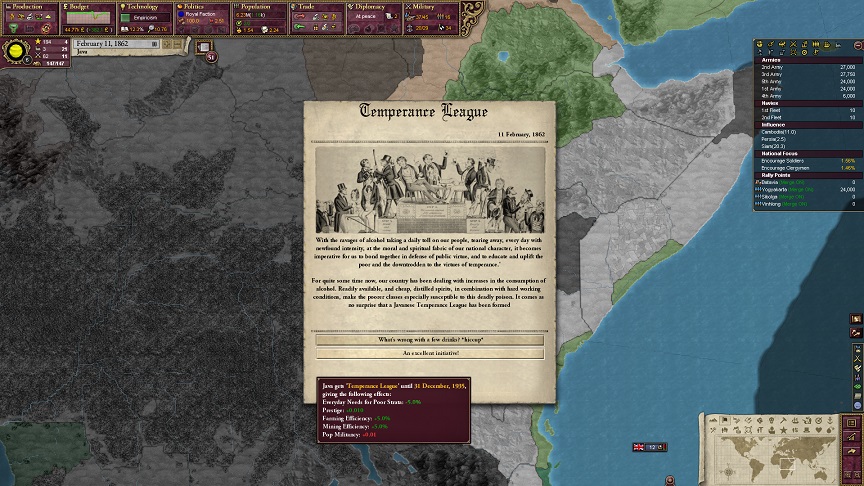Open the Trade tab
This screenshot has width=864, height=486.
tap(320, 7)
